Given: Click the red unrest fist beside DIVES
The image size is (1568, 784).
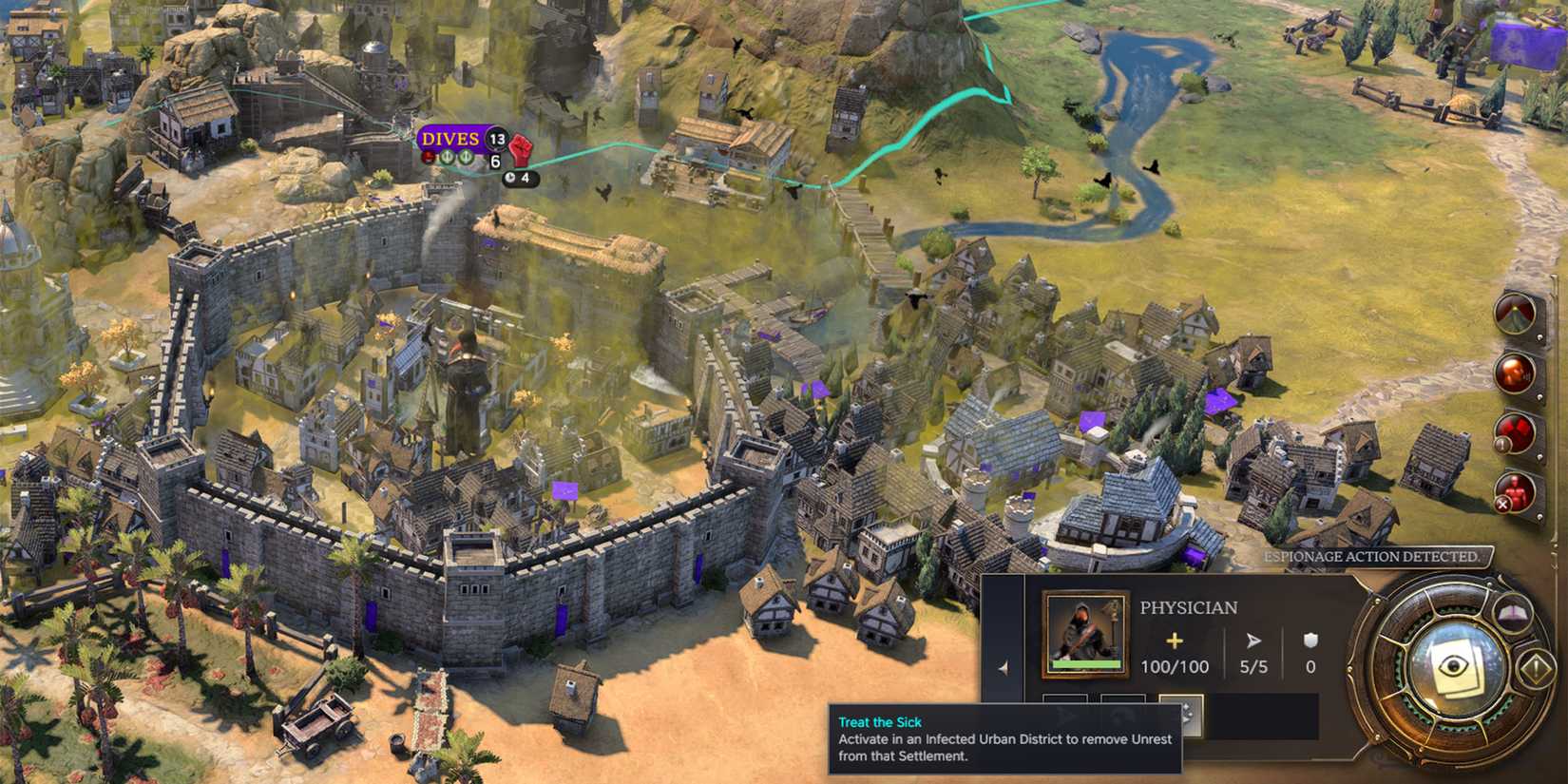Looking at the screenshot, I should pos(519,149).
